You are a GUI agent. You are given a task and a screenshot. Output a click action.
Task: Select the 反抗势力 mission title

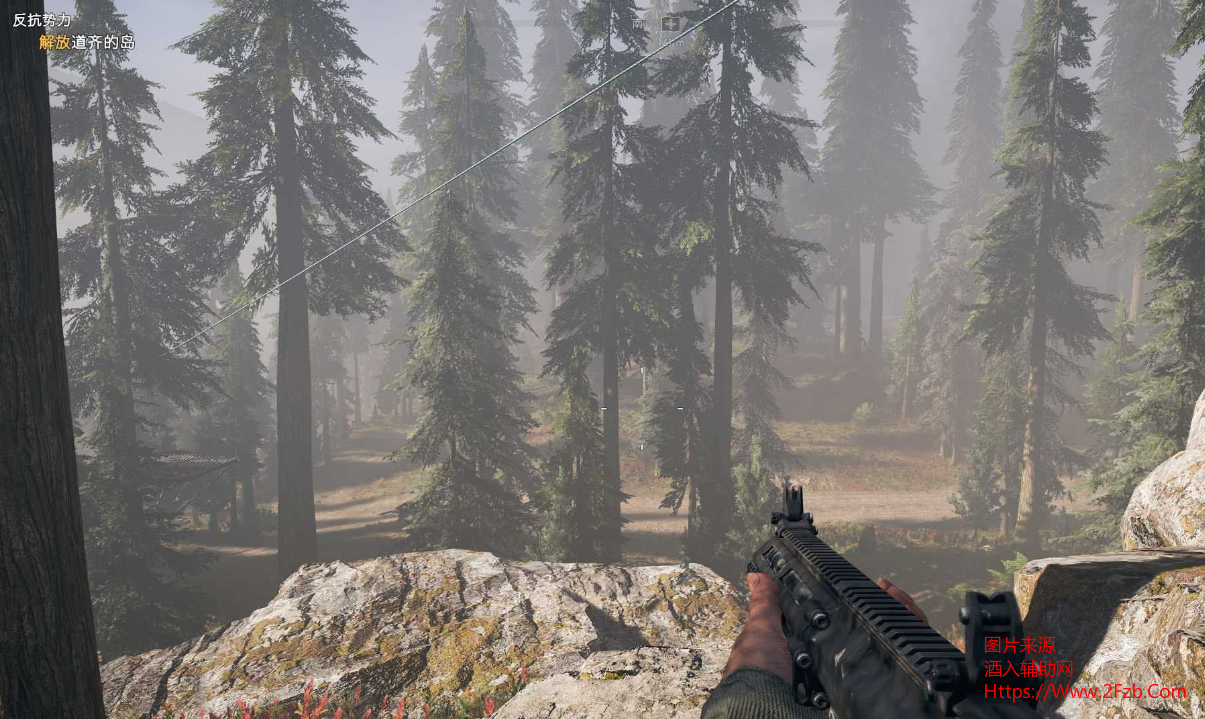(42, 21)
